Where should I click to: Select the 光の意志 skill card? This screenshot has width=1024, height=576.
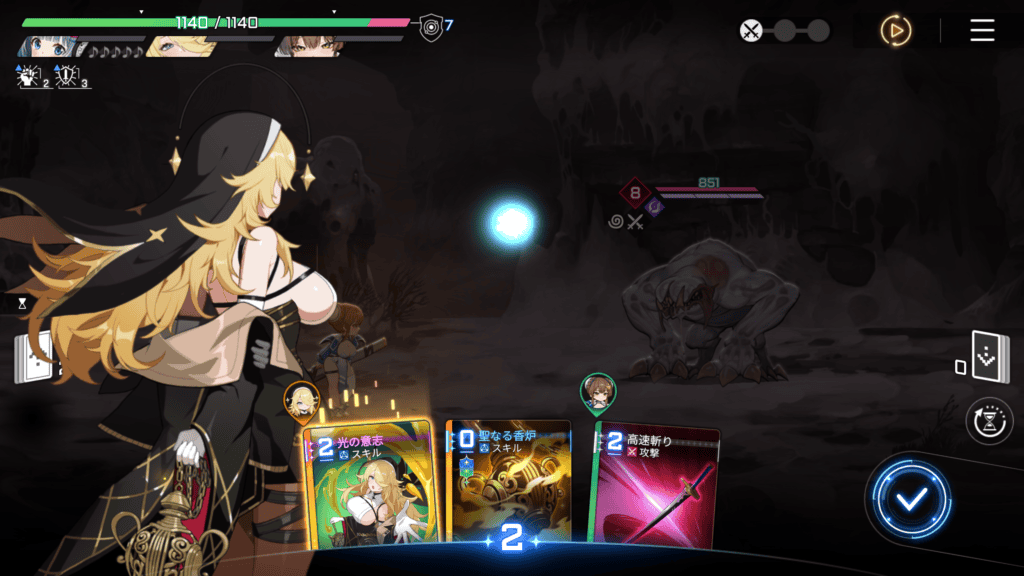click(368, 487)
